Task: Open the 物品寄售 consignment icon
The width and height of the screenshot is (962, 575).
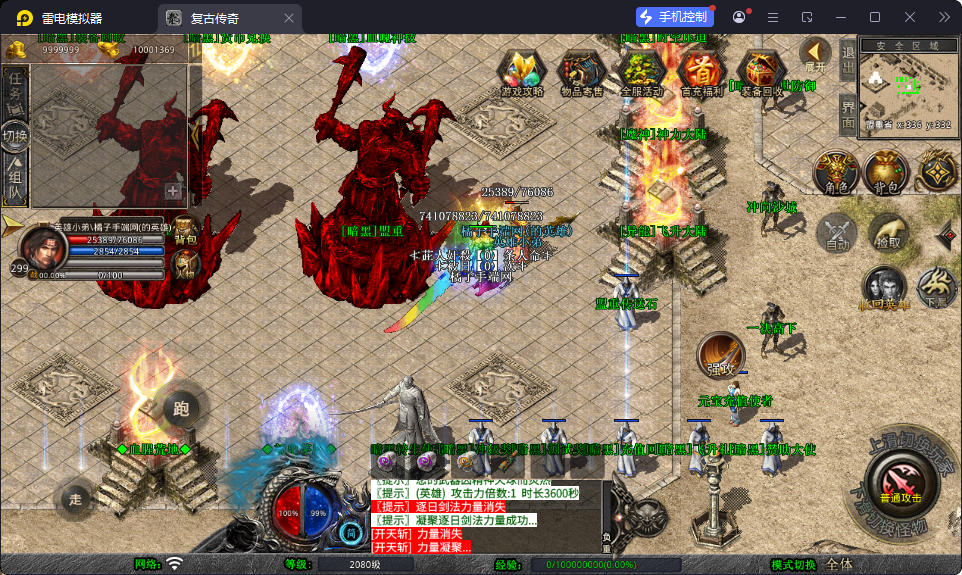Action: (581, 72)
